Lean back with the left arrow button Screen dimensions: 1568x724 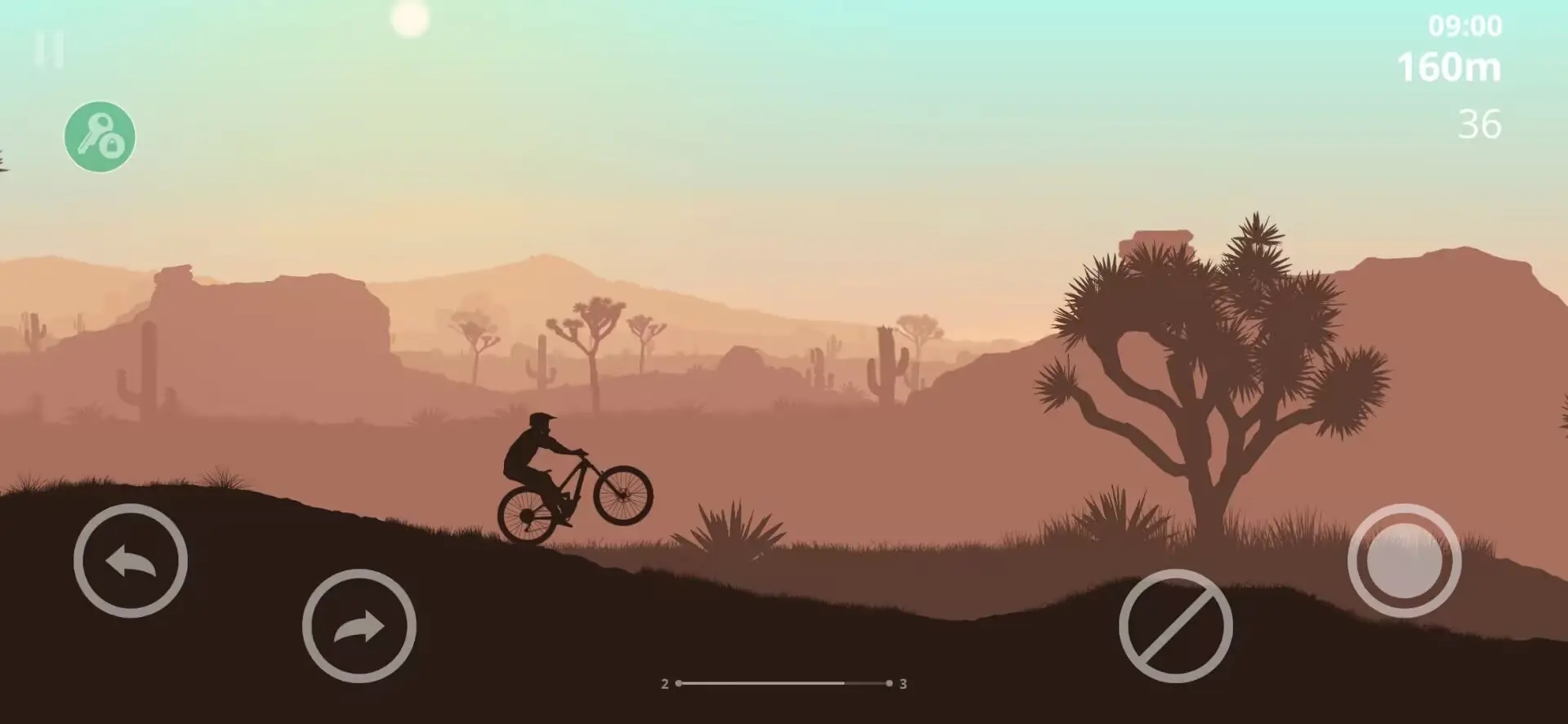(x=131, y=561)
